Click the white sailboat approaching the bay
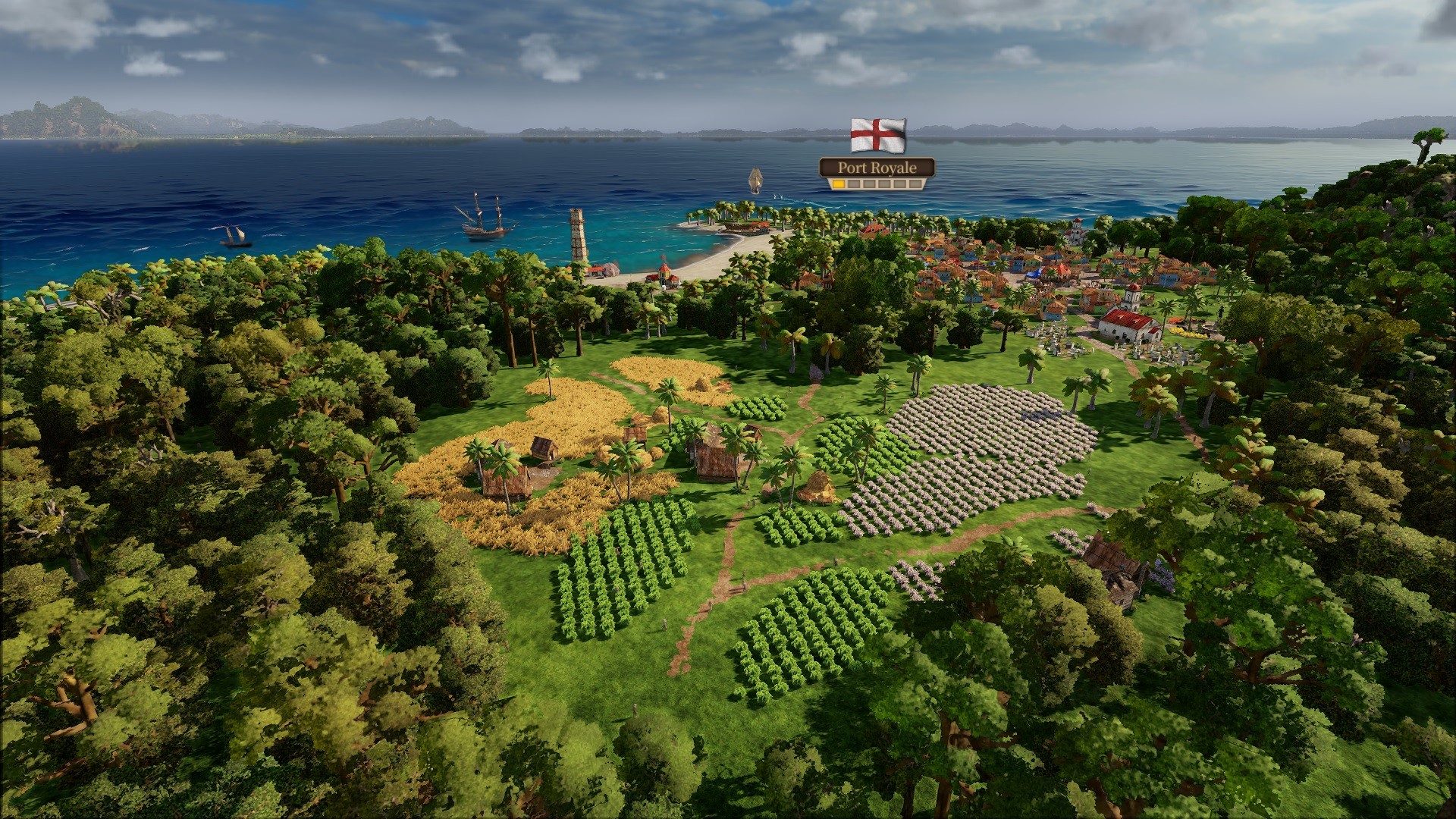The image size is (1456, 819). pyautogui.click(x=755, y=180)
